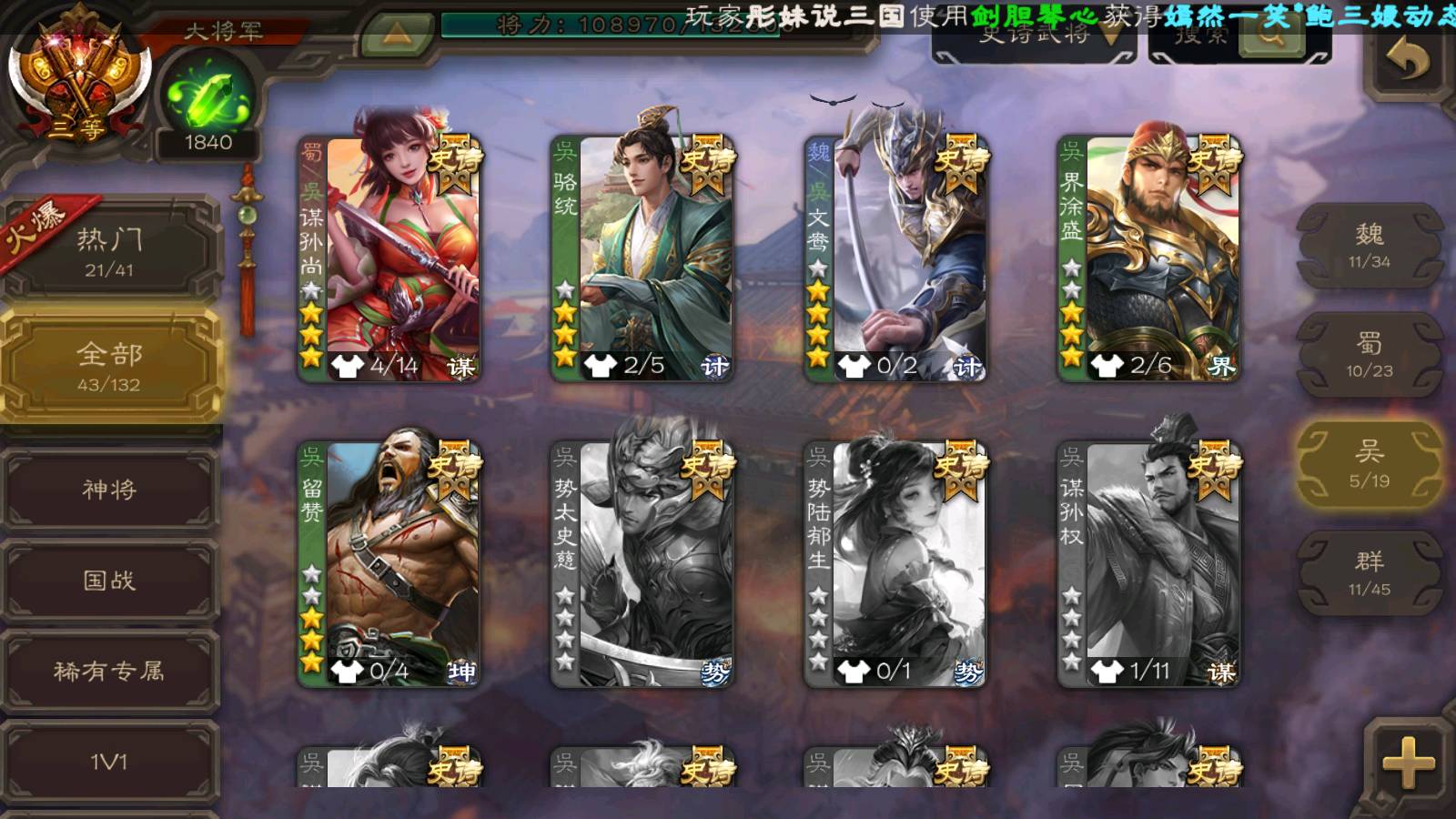Image resolution: width=1456 pixels, height=819 pixels.
Task: Pick the 骆统 general card
Action: 642,259
